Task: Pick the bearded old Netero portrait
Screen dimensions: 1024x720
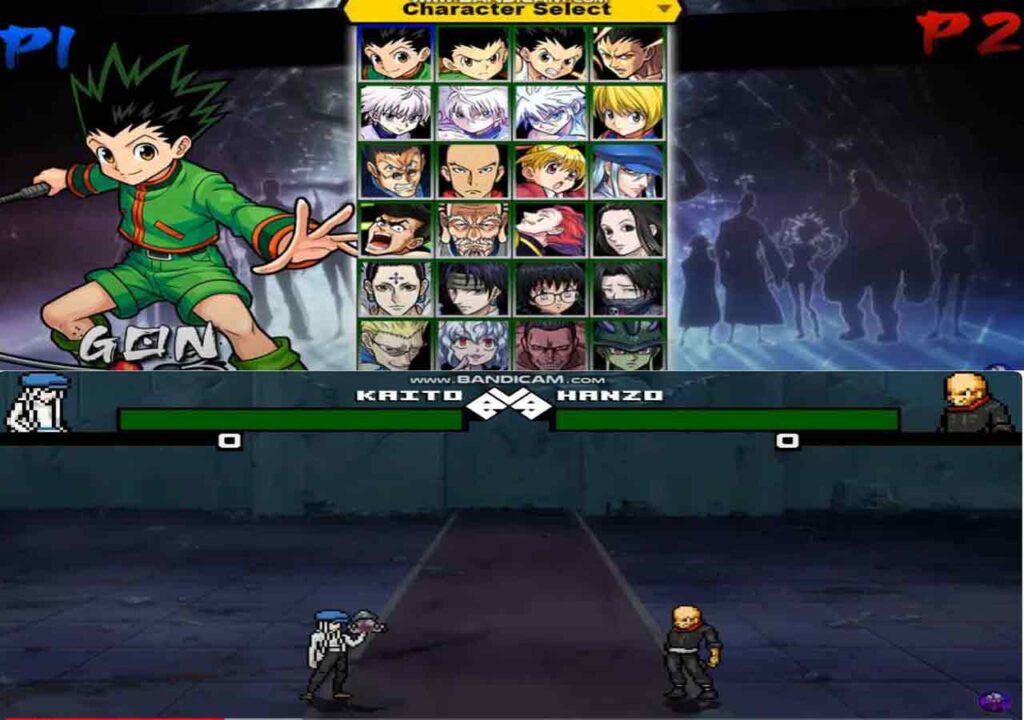Action: (x=473, y=230)
